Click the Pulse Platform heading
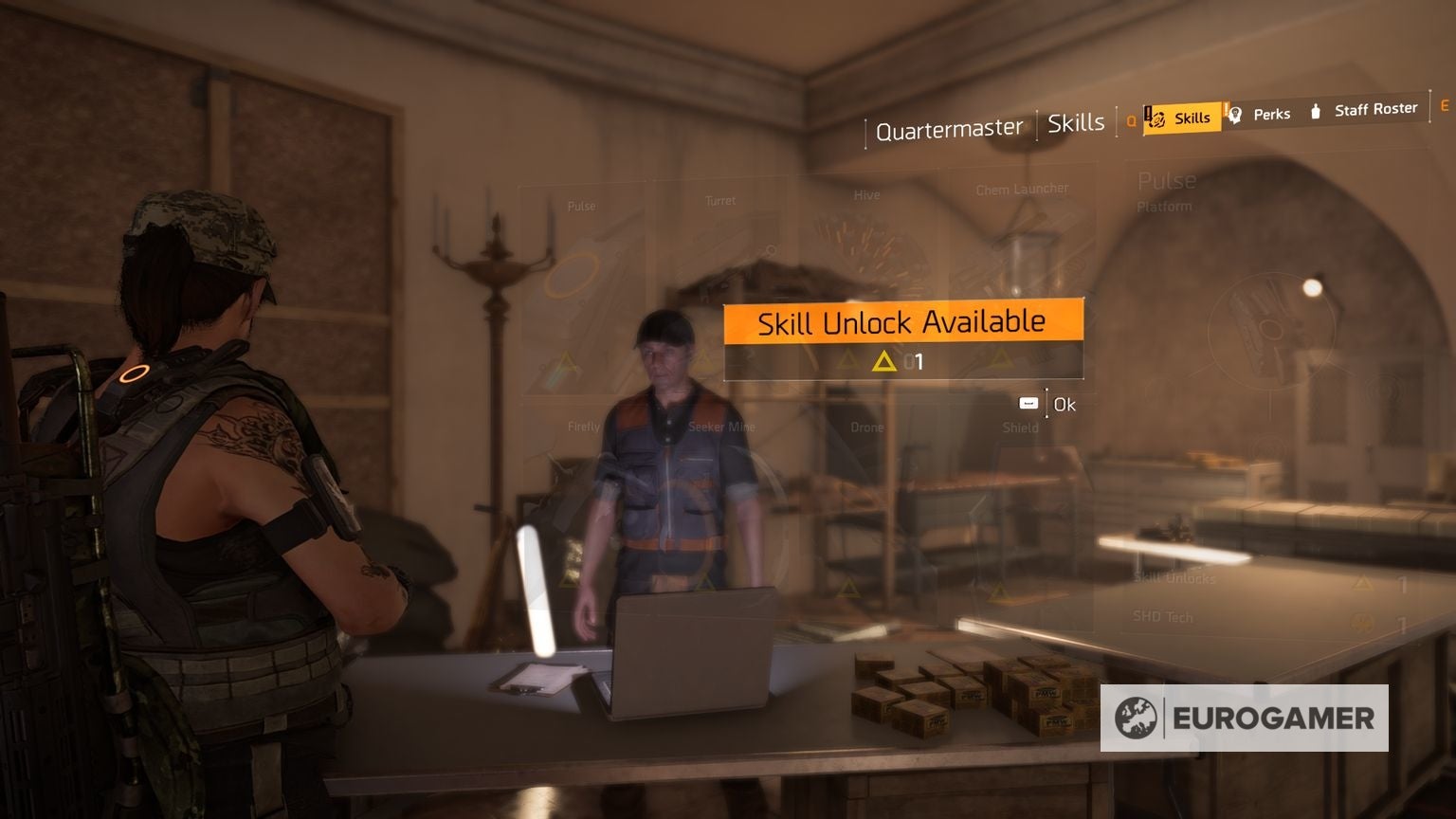This screenshot has height=819, width=1456. click(1166, 190)
